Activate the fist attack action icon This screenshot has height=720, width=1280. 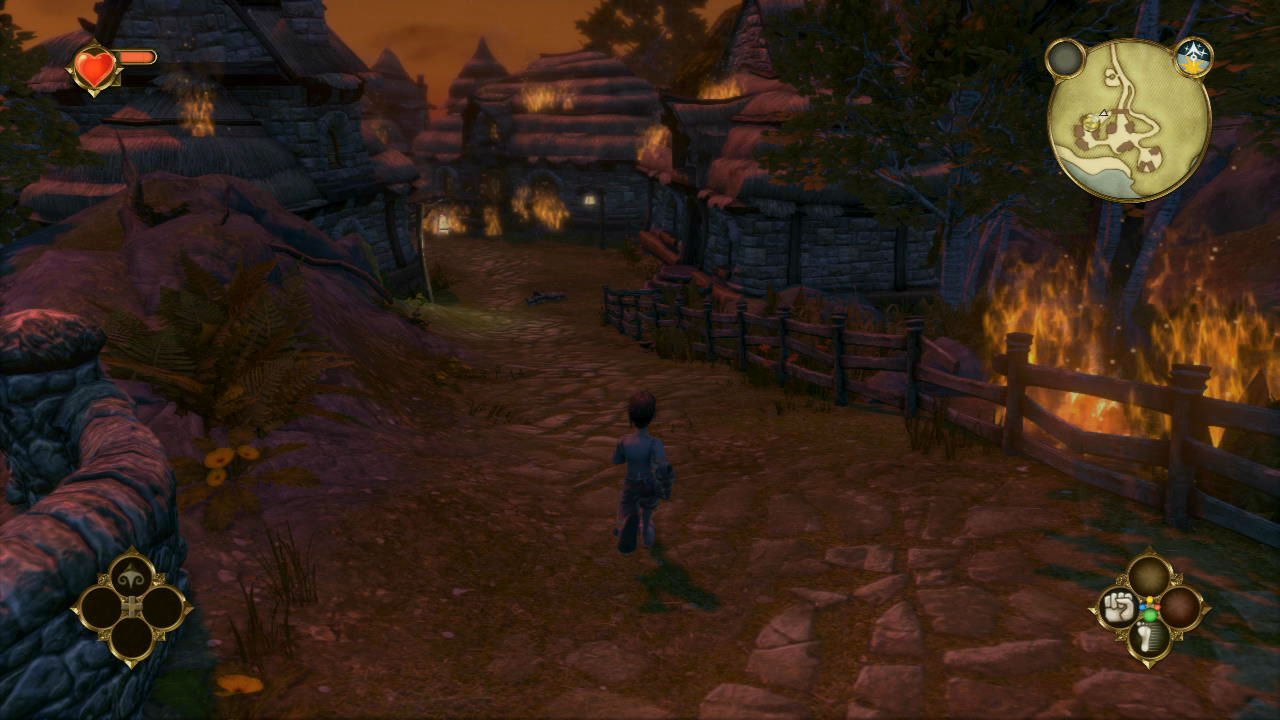click(1117, 607)
